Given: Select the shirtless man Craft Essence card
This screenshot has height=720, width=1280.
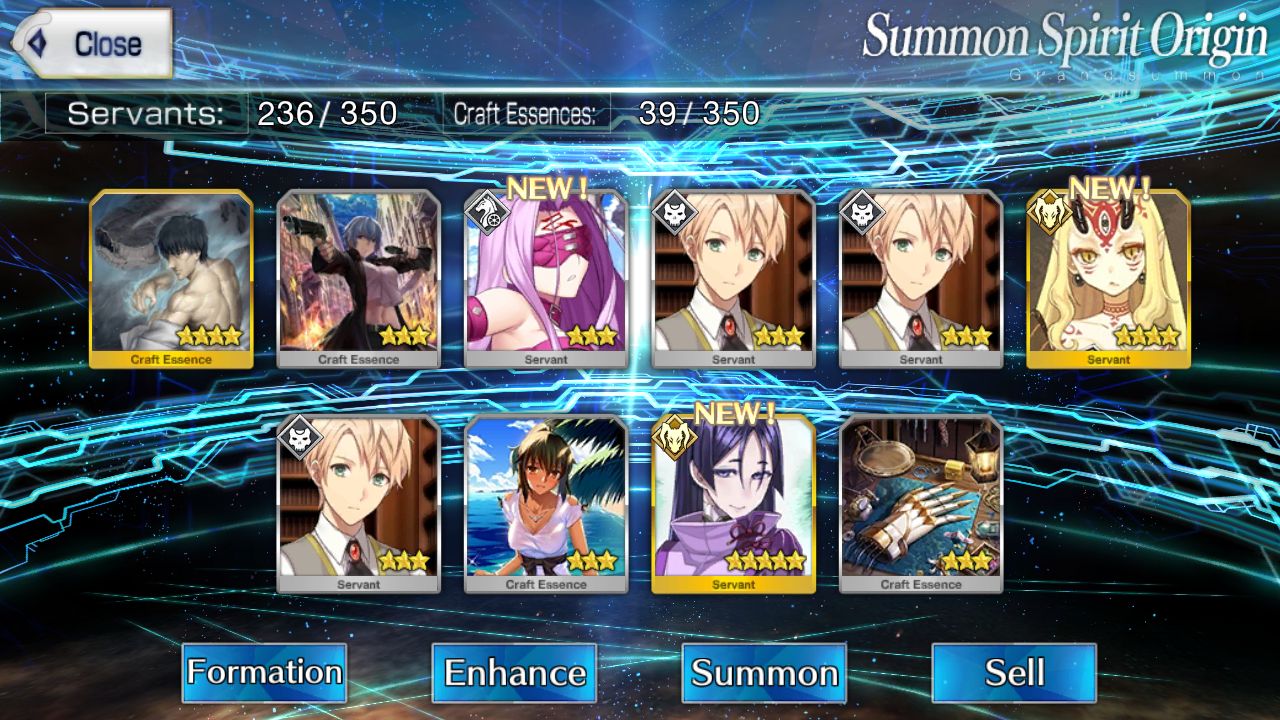Looking at the screenshot, I should pos(171,279).
